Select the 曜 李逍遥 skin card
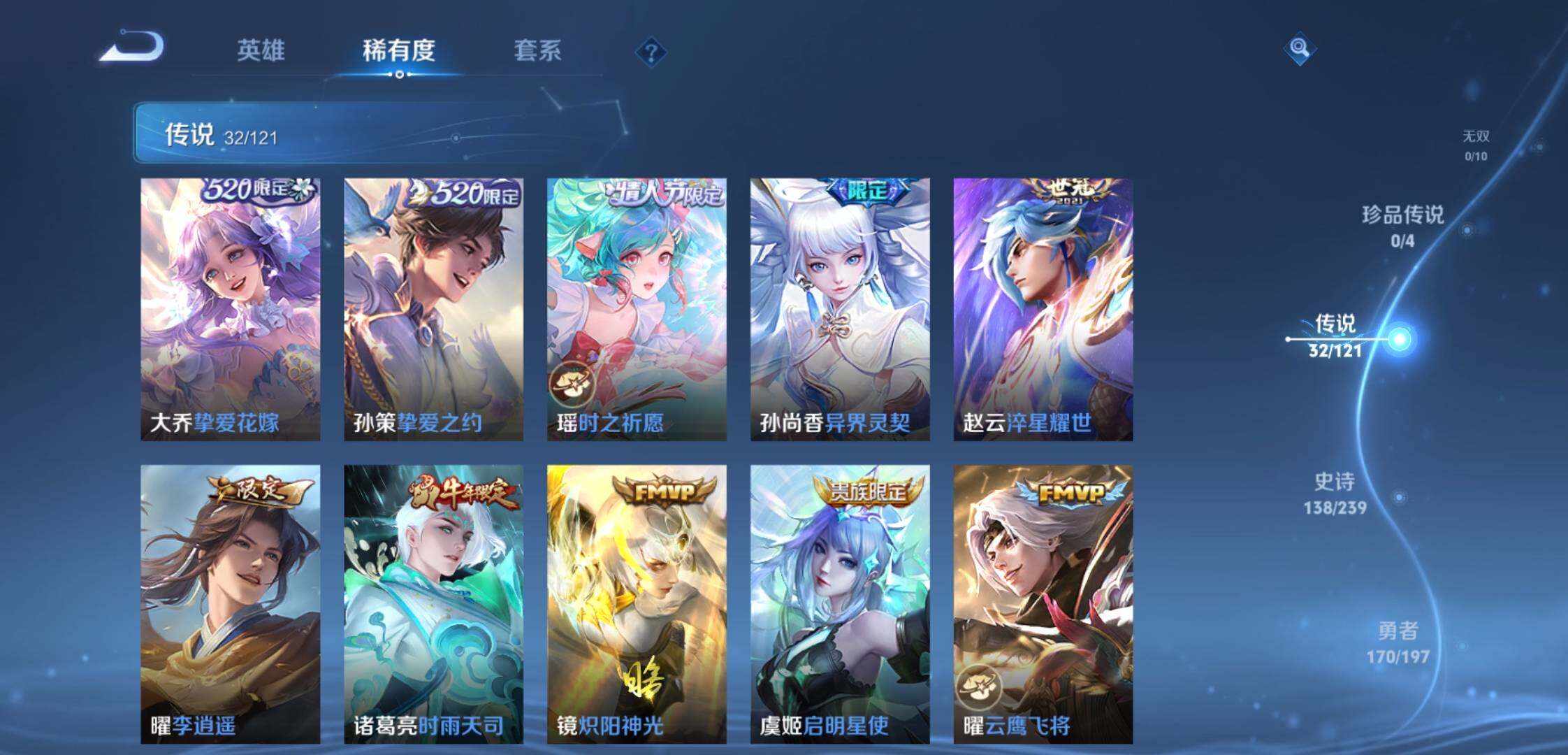The height and width of the screenshot is (755, 1568). (231, 604)
